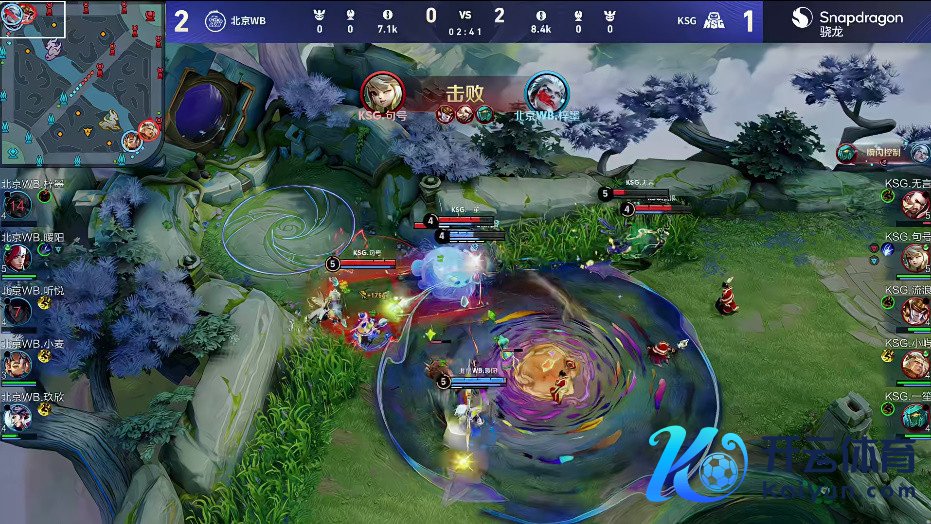The height and width of the screenshot is (524, 931).
Task: Select KSG.无言 player portrait
Action: click(x=914, y=205)
